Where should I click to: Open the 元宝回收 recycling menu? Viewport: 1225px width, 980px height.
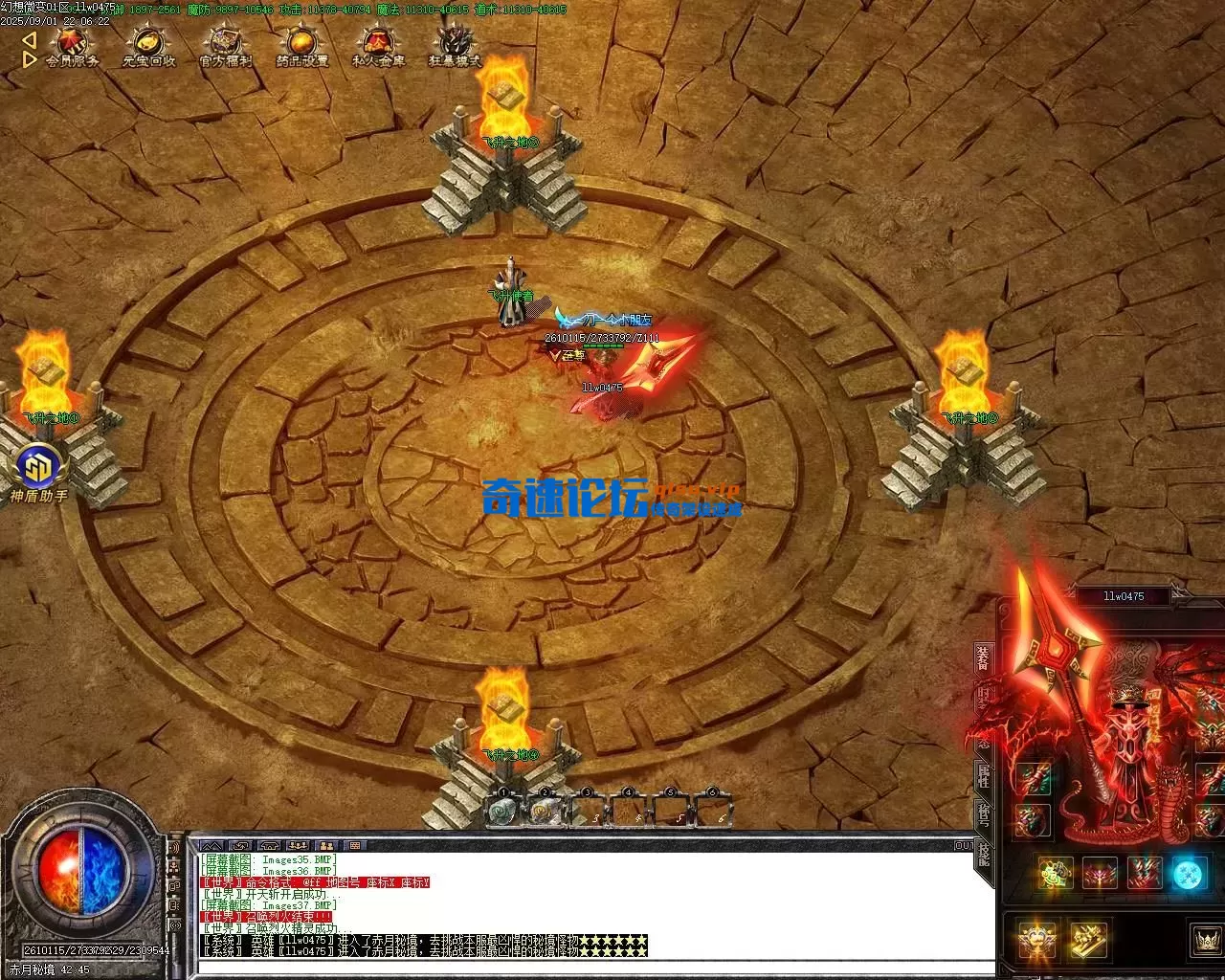(x=148, y=47)
